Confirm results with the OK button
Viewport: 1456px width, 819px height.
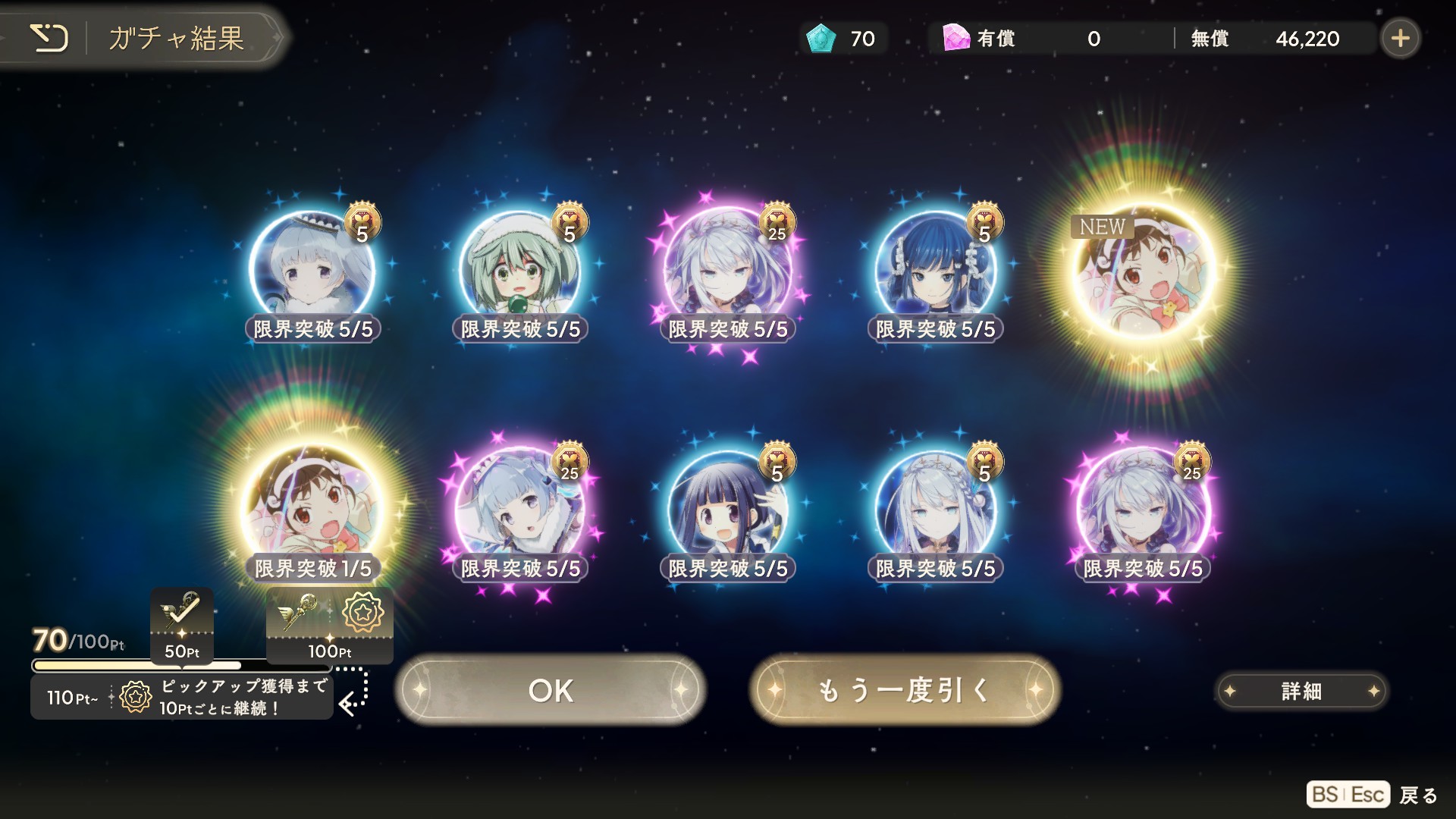[551, 690]
